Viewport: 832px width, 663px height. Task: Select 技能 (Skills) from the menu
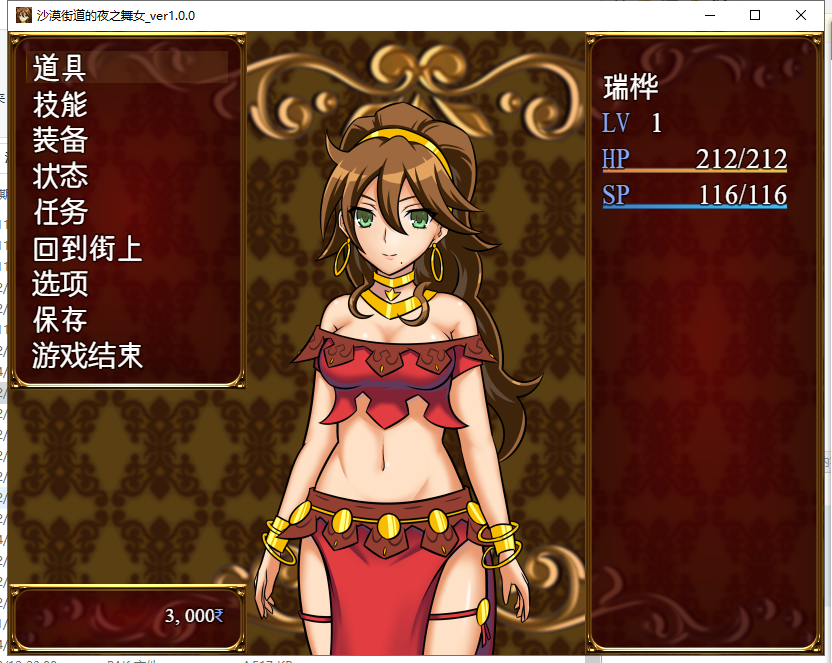pyautogui.click(x=60, y=104)
